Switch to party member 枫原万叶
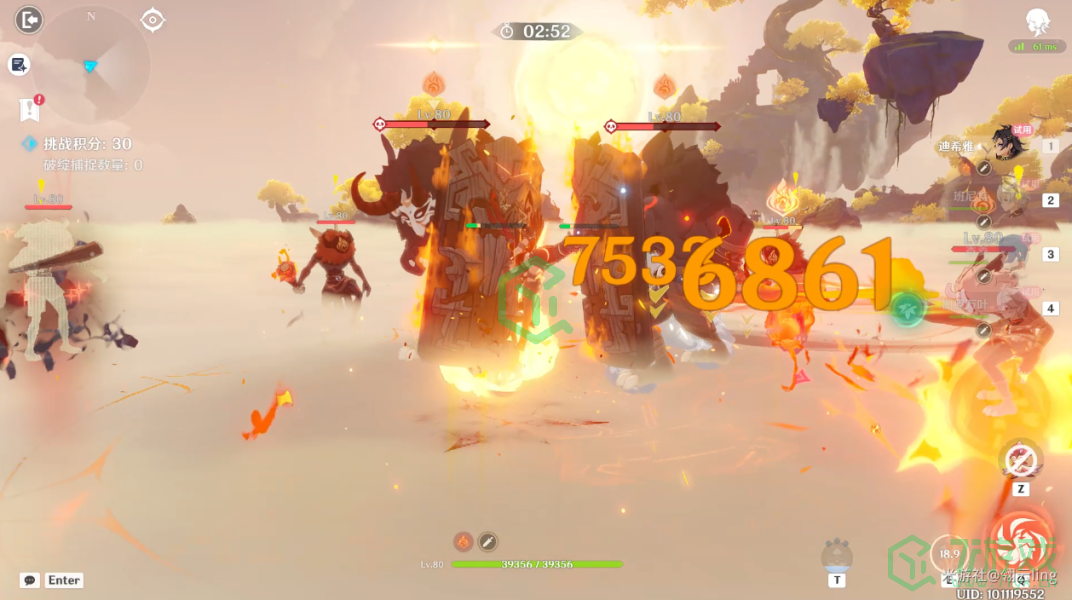 click(x=1006, y=308)
